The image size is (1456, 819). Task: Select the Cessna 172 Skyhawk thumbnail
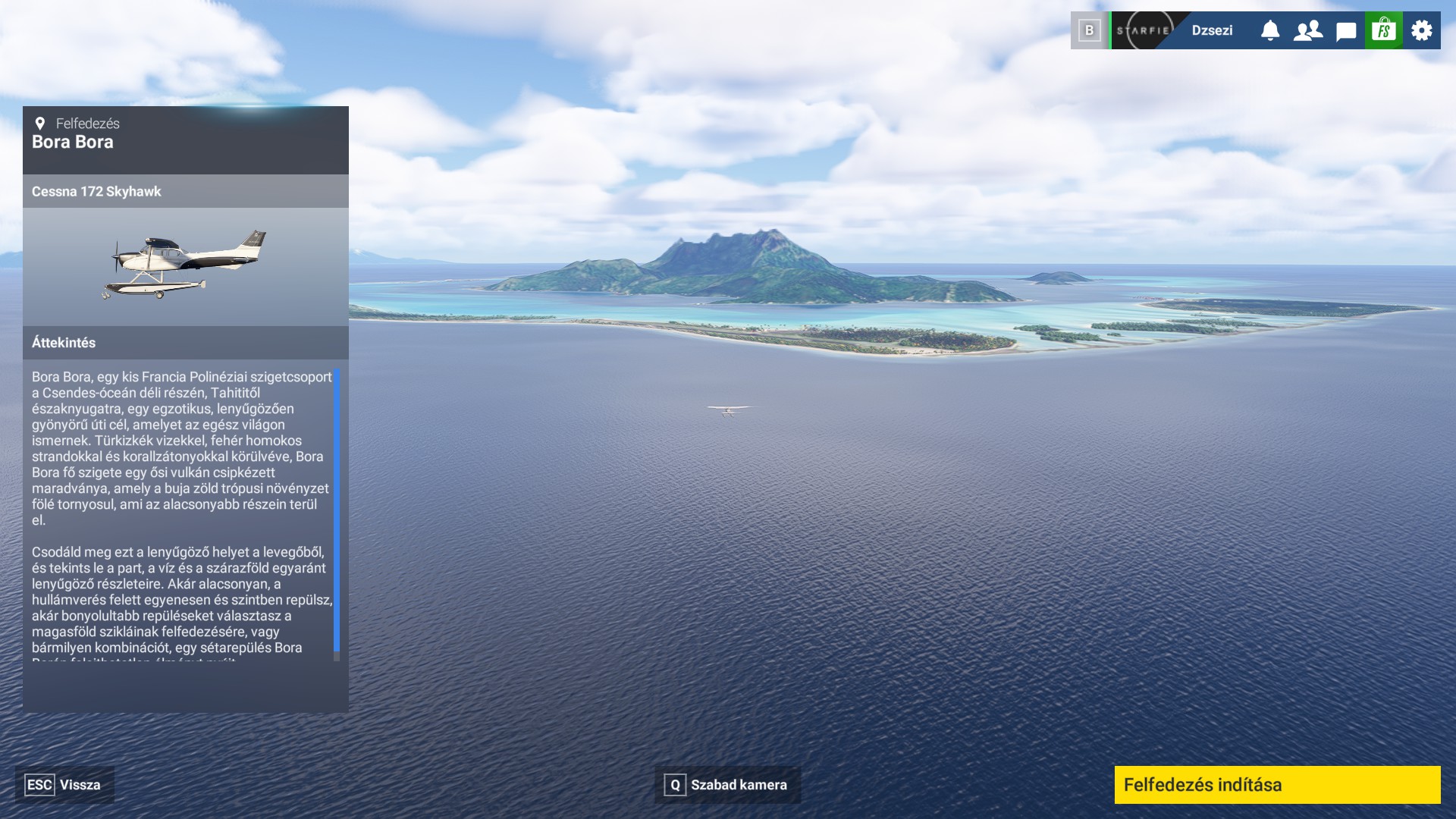click(186, 265)
